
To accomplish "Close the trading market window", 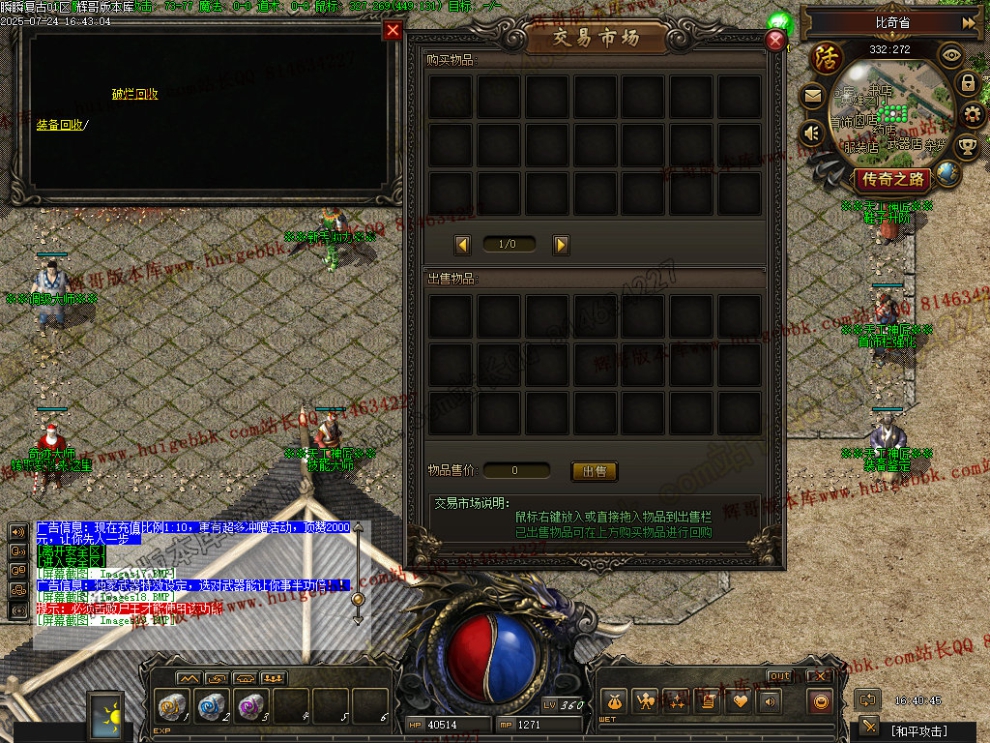I will point(775,41).
